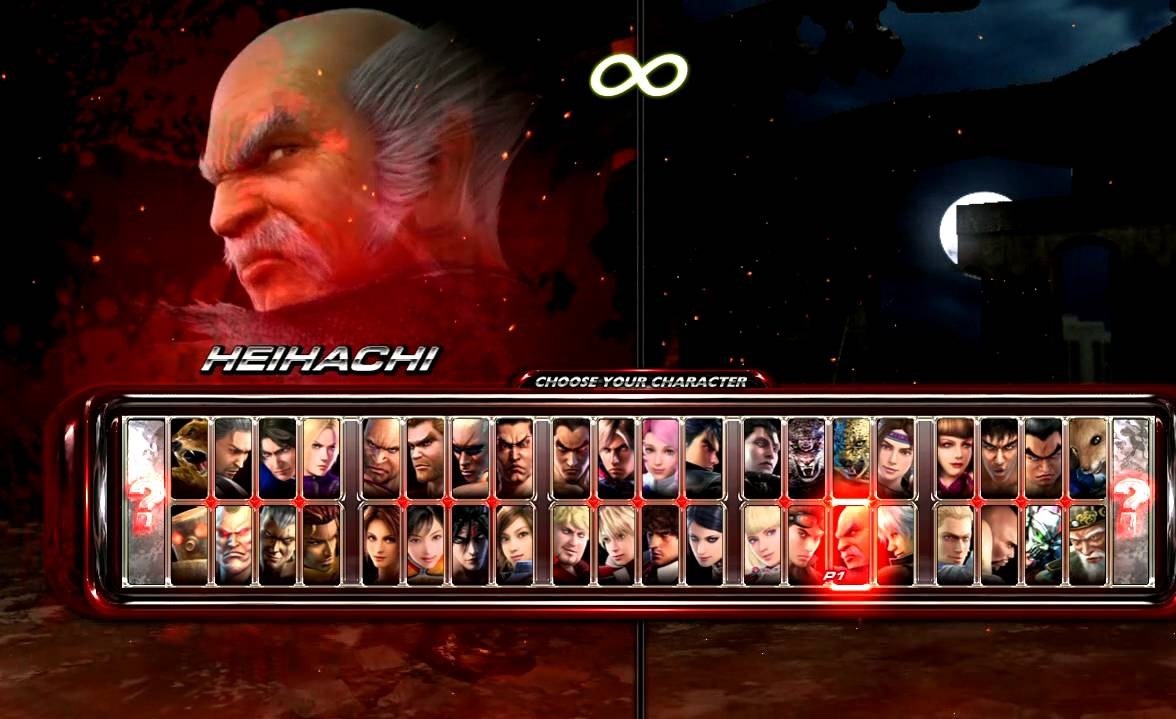Image resolution: width=1176 pixels, height=719 pixels.
Task: Pick Lili, the blonde girl with bangs
Action: [762, 543]
